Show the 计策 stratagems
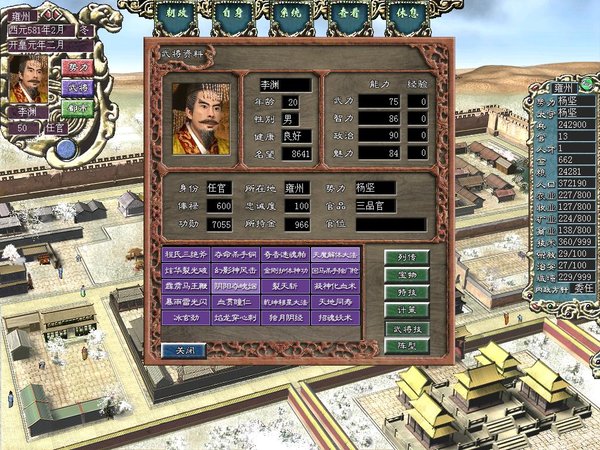Image resolution: width=600 pixels, height=450 pixels. pyautogui.click(x=406, y=309)
